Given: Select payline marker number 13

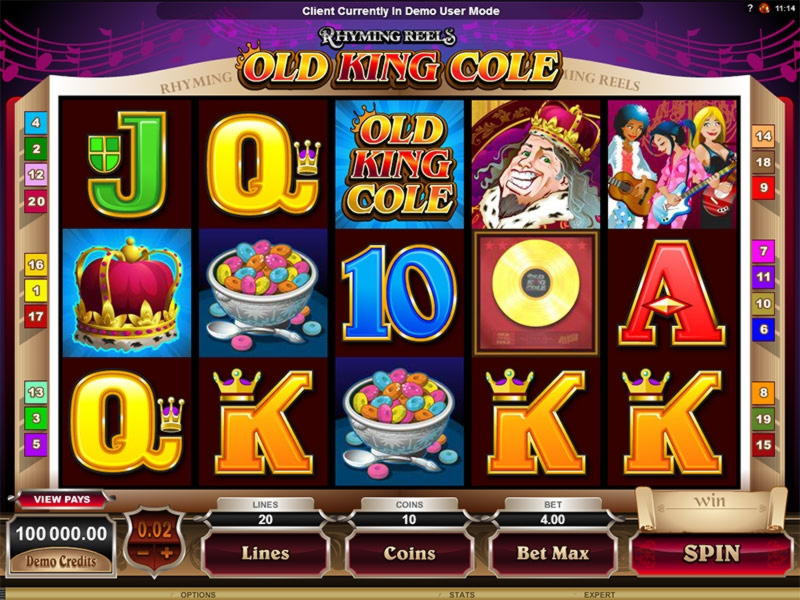Looking at the screenshot, I should click(x=37, y=393).
